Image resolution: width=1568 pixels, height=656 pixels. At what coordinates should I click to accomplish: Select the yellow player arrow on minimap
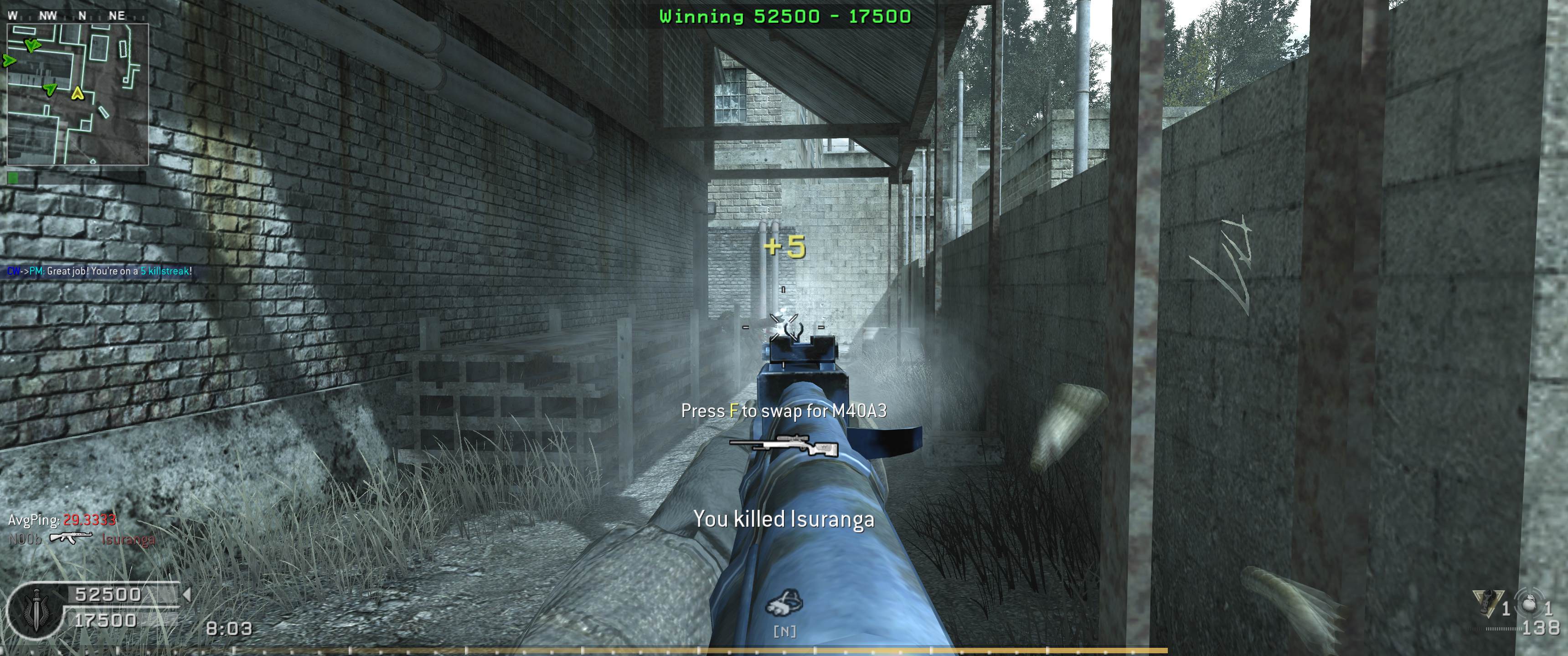(77, 93)
